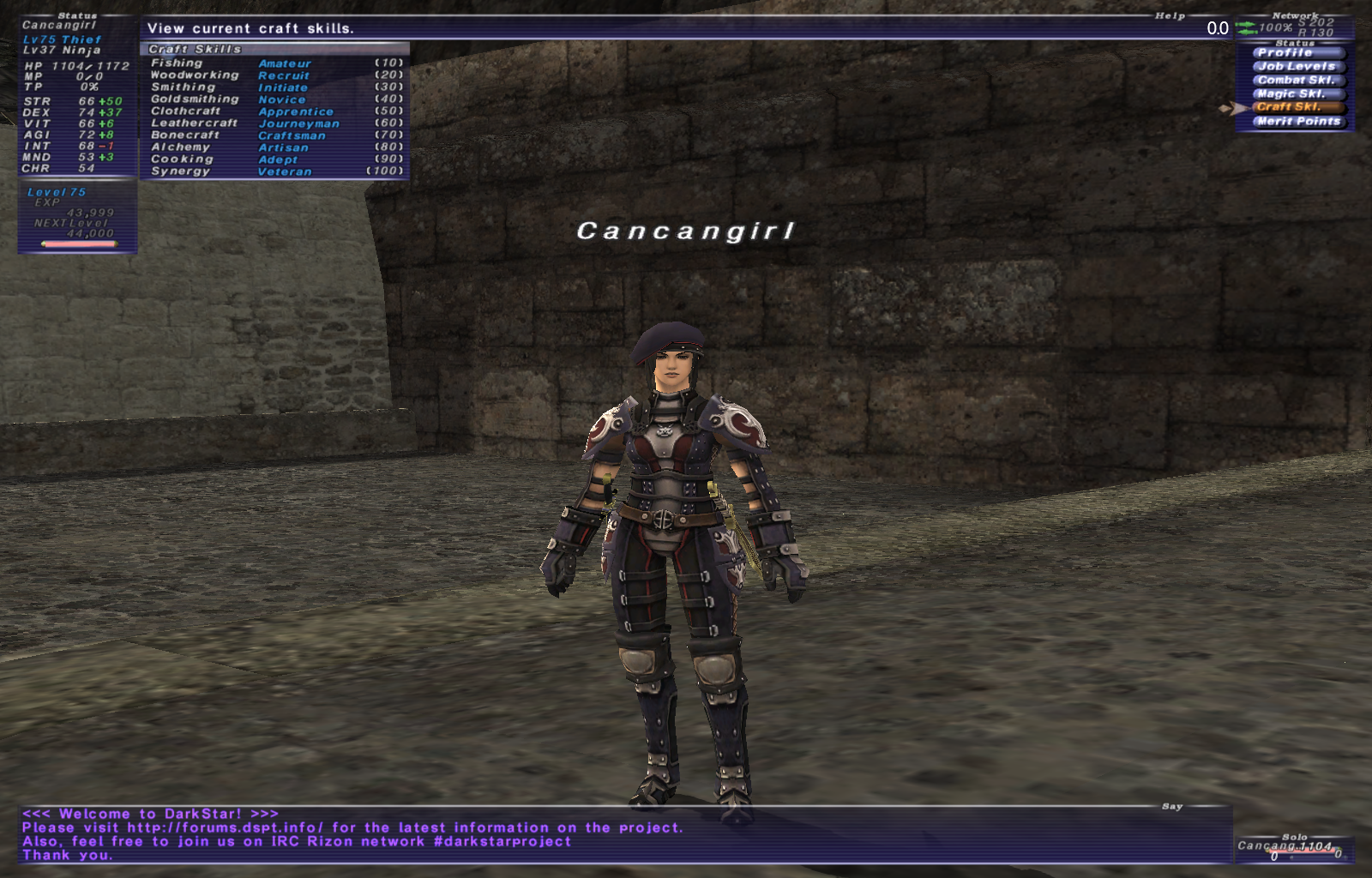This screenshot has height=878, width=1372.
Task: Open the Profile status entry
Action: click(x=1291, y=53)
